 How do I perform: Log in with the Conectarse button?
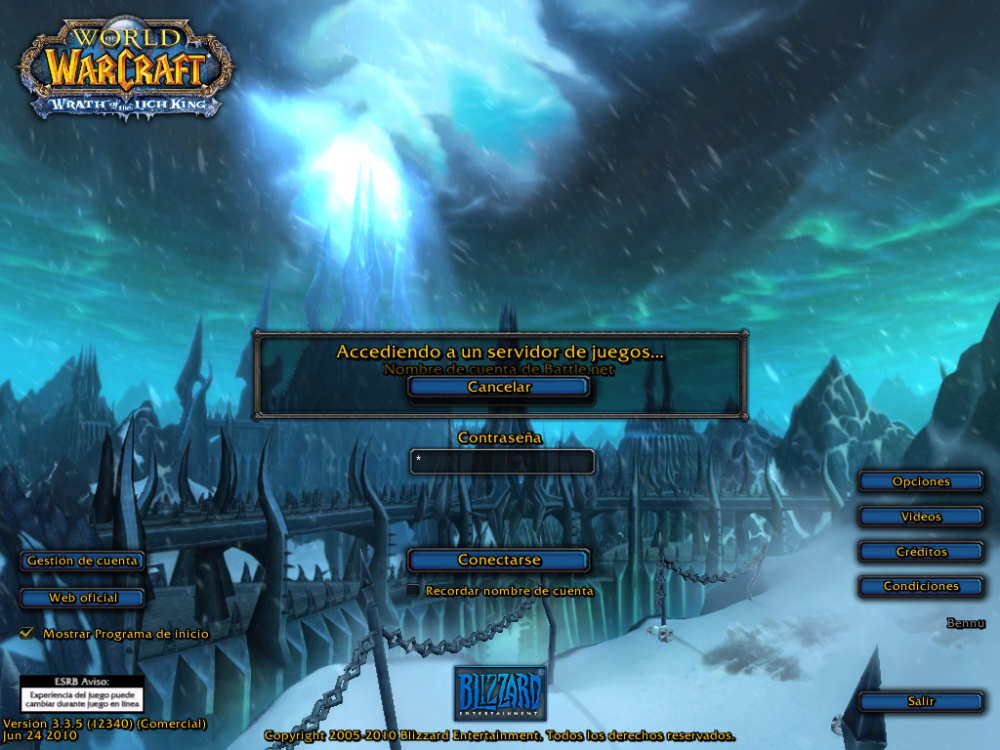pos(499,560)
